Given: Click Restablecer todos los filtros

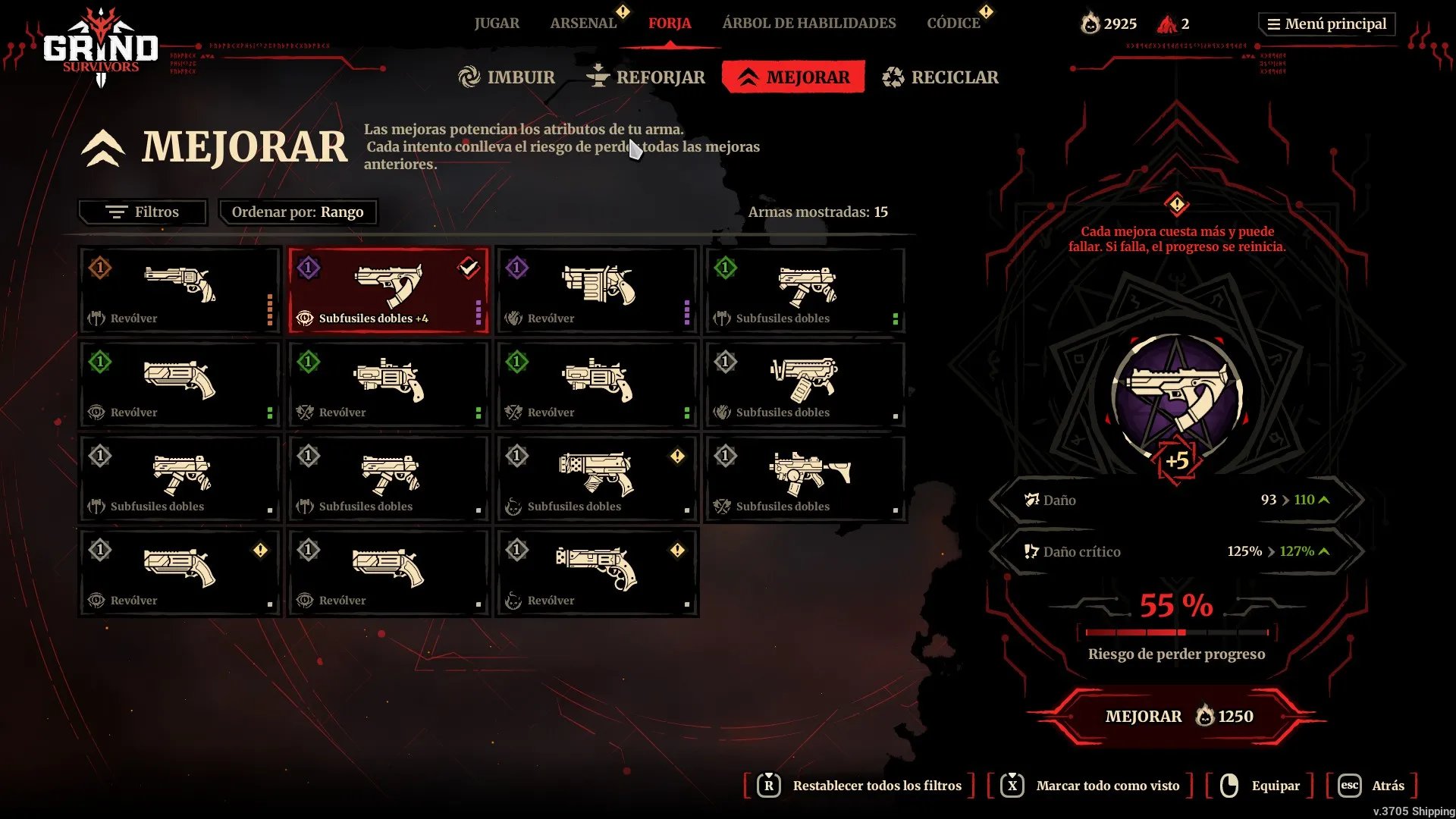Looking at the screenshot, I should click(x=877, y=786).
